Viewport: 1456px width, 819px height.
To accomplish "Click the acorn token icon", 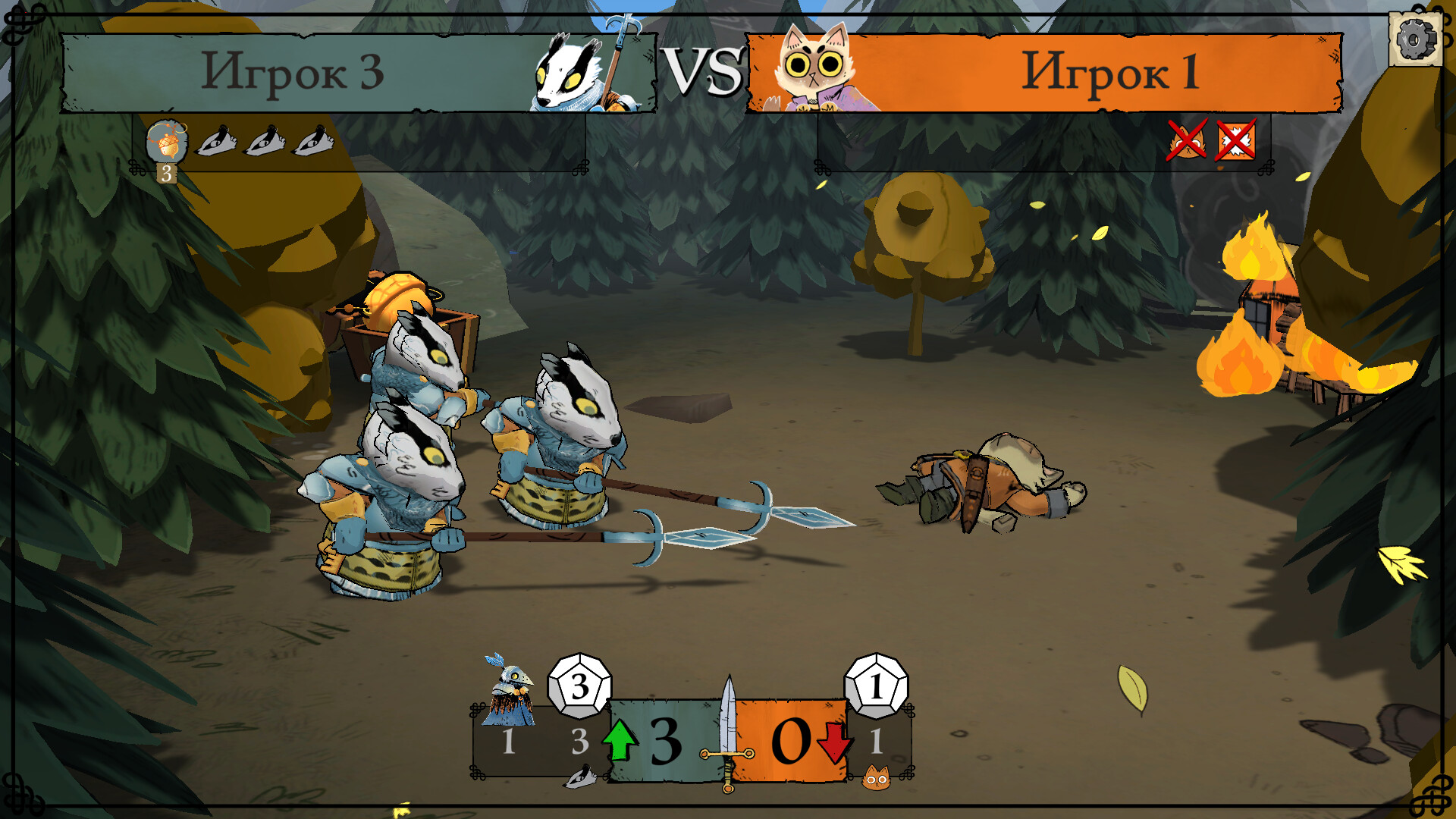I will click(166, 141).
